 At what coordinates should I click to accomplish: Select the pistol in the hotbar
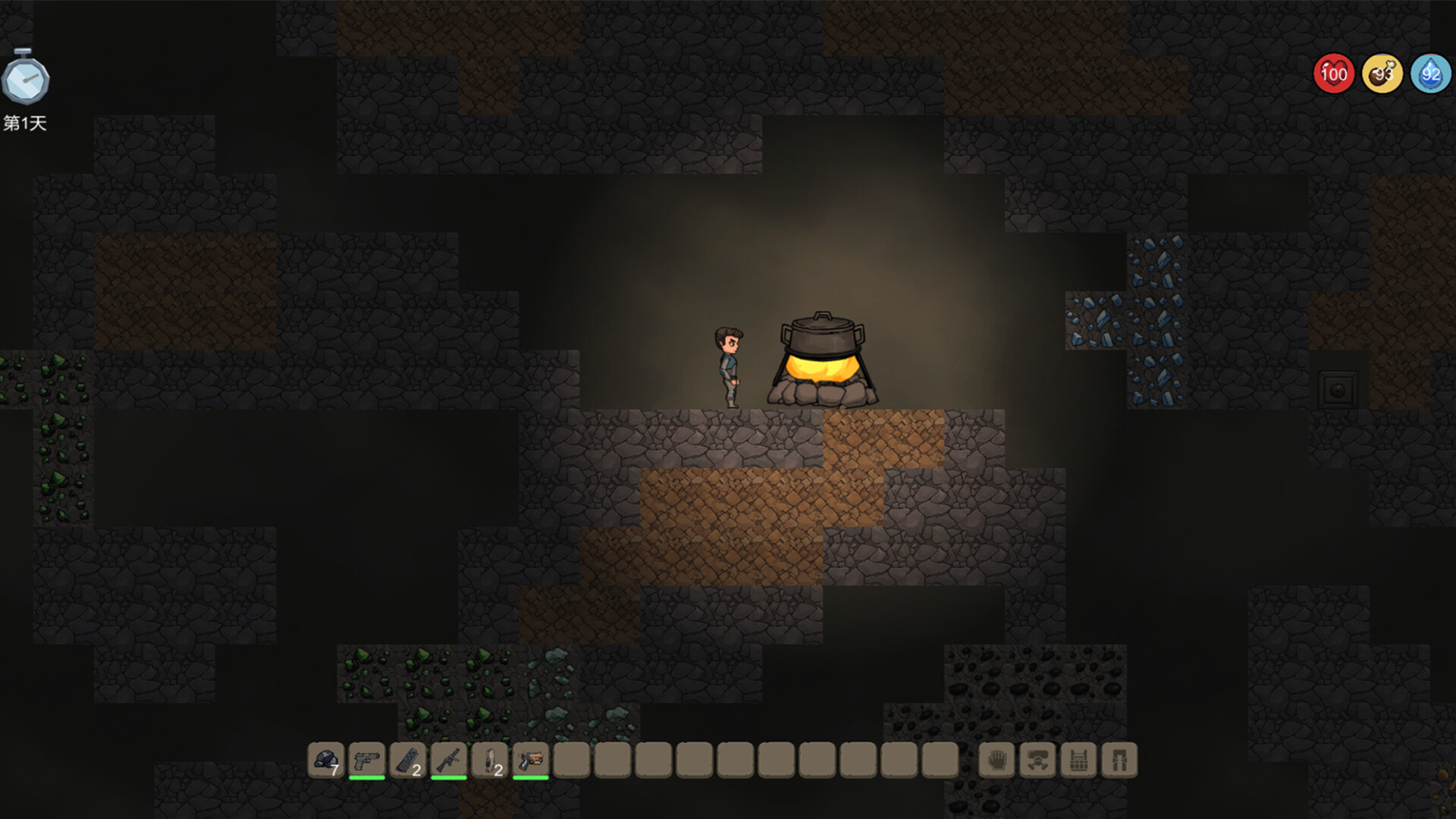pyautogui.click(x=365, y=759)
